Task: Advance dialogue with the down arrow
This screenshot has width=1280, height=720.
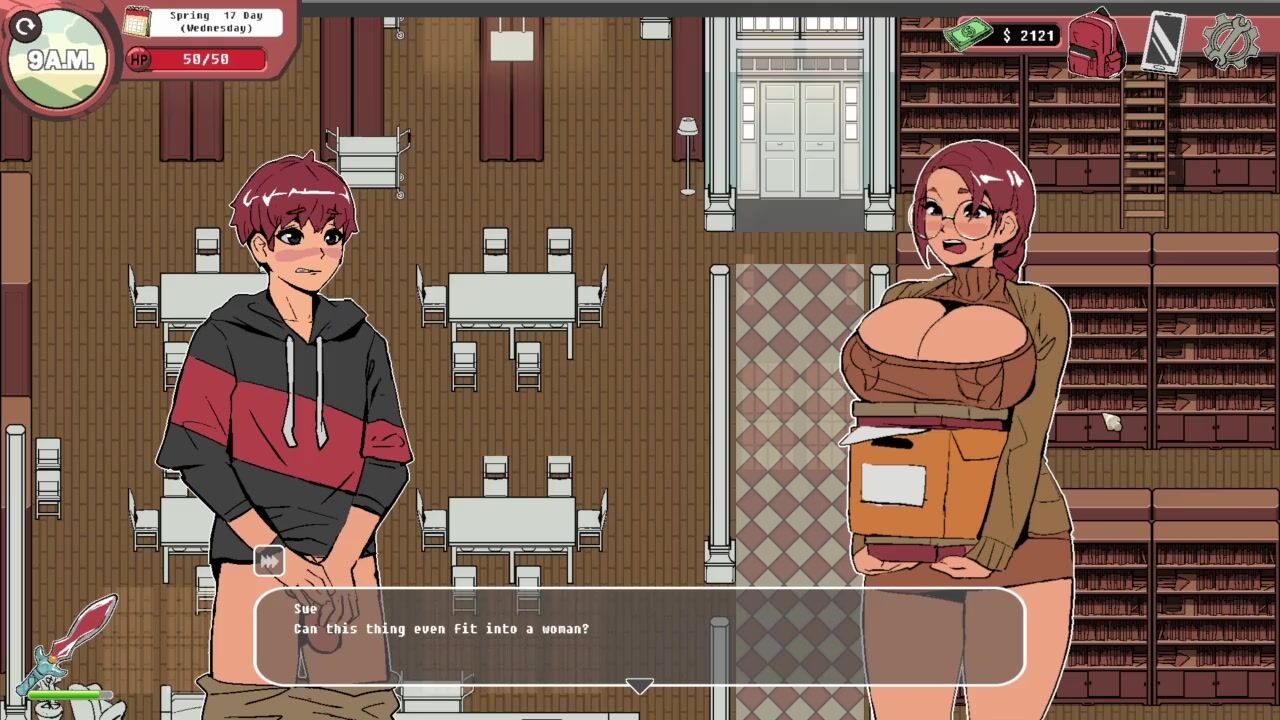Action: 640,686
